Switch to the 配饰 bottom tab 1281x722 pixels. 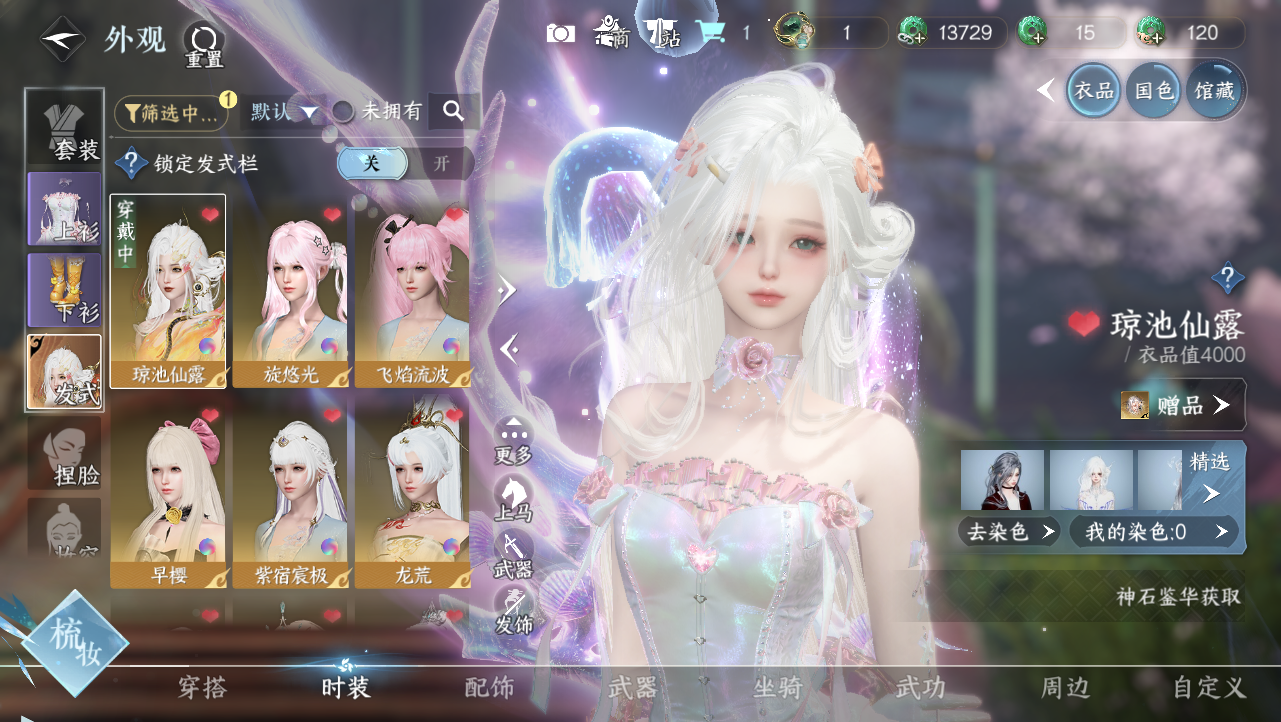490,687
